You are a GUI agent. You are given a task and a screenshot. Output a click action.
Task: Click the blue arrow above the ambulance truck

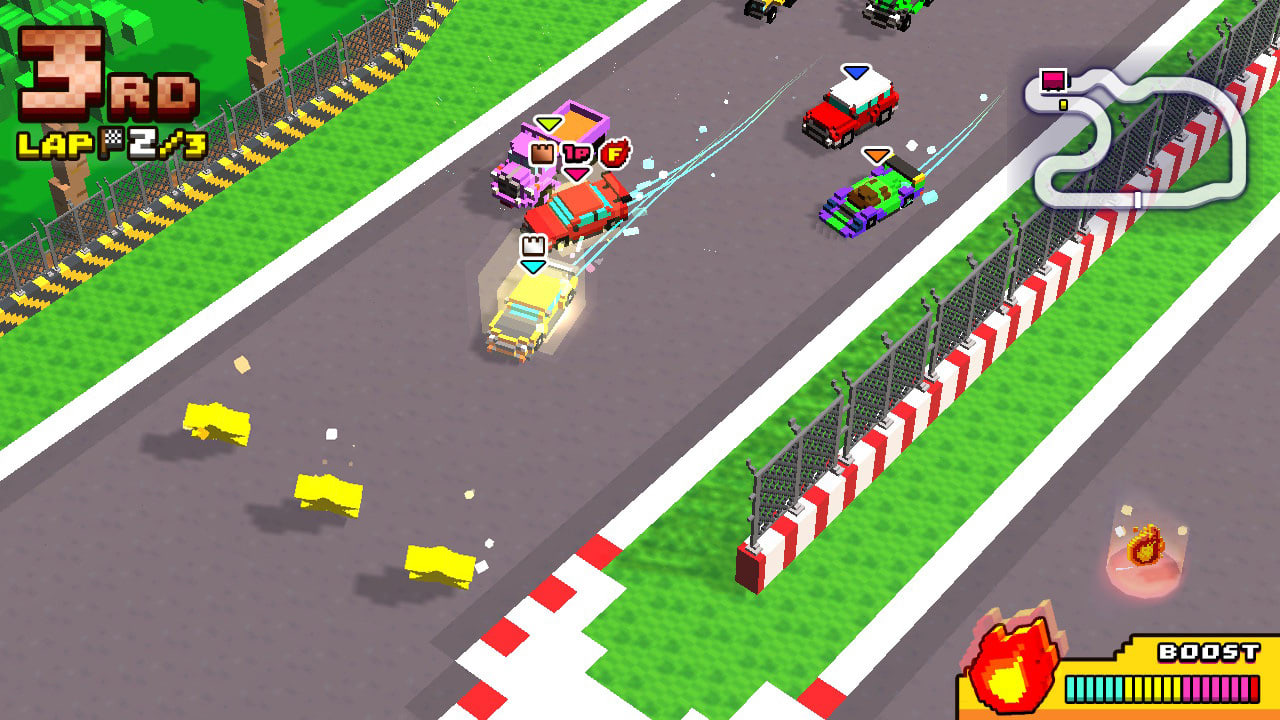[x=855, y=70]
